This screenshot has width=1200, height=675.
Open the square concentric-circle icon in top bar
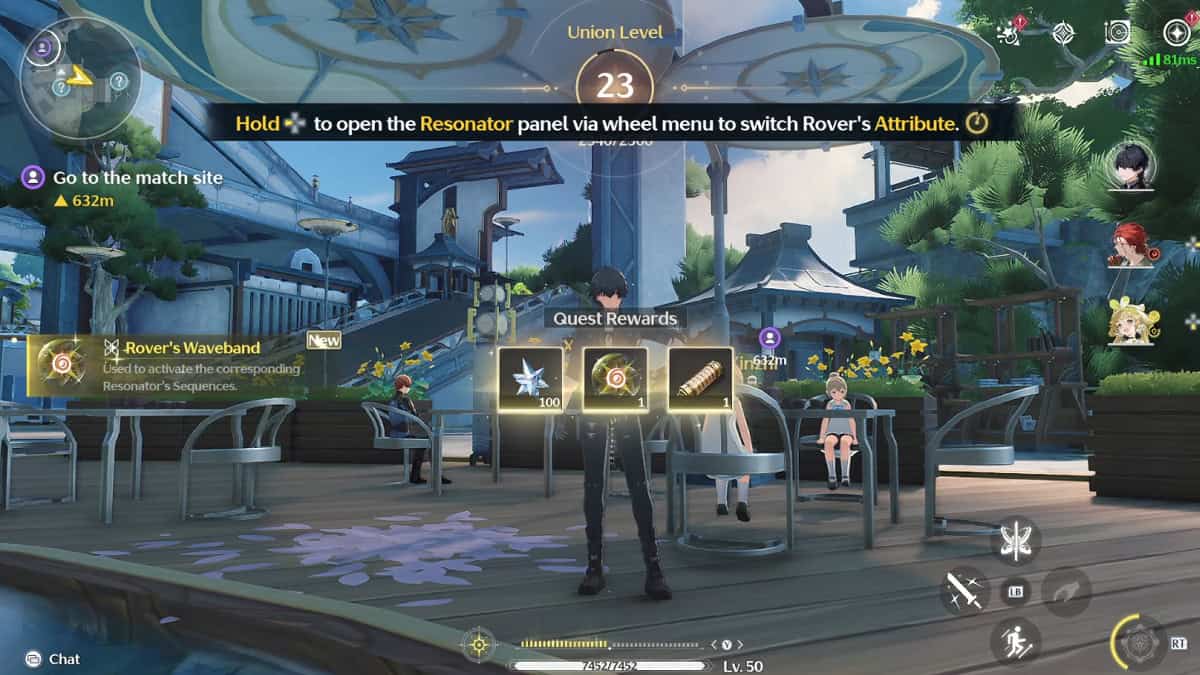[x=1118, y=32]
